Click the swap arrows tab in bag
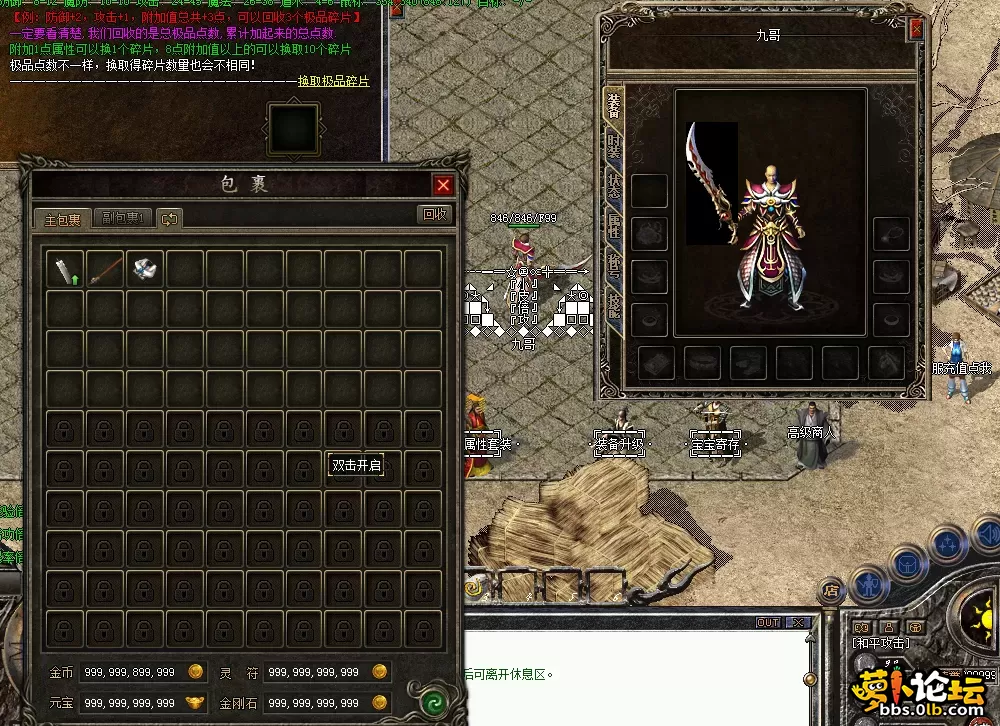 coord(169,218)
